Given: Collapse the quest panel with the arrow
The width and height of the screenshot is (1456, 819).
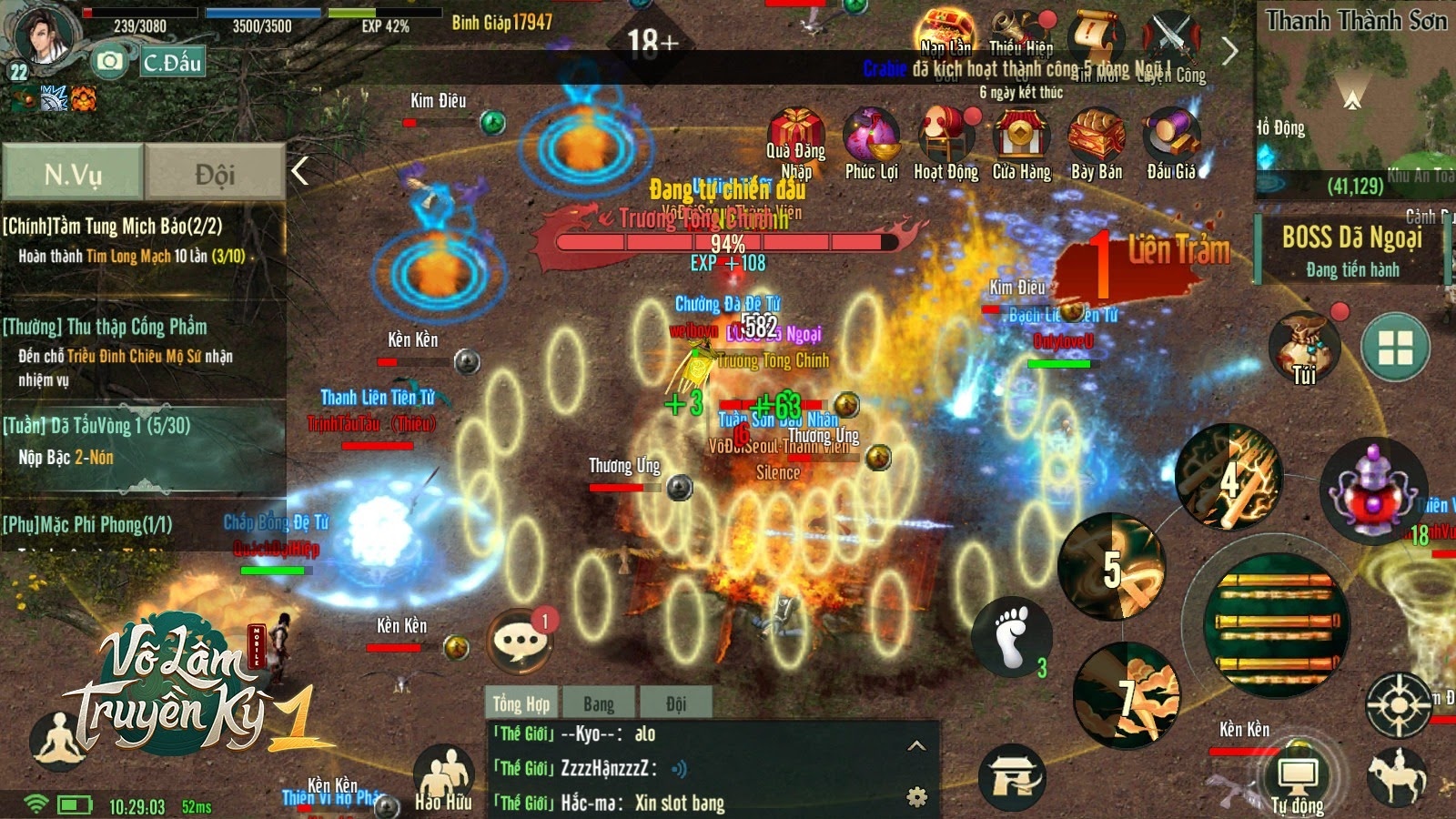Looking at the screenshot, I should click(x=300, y=170).
